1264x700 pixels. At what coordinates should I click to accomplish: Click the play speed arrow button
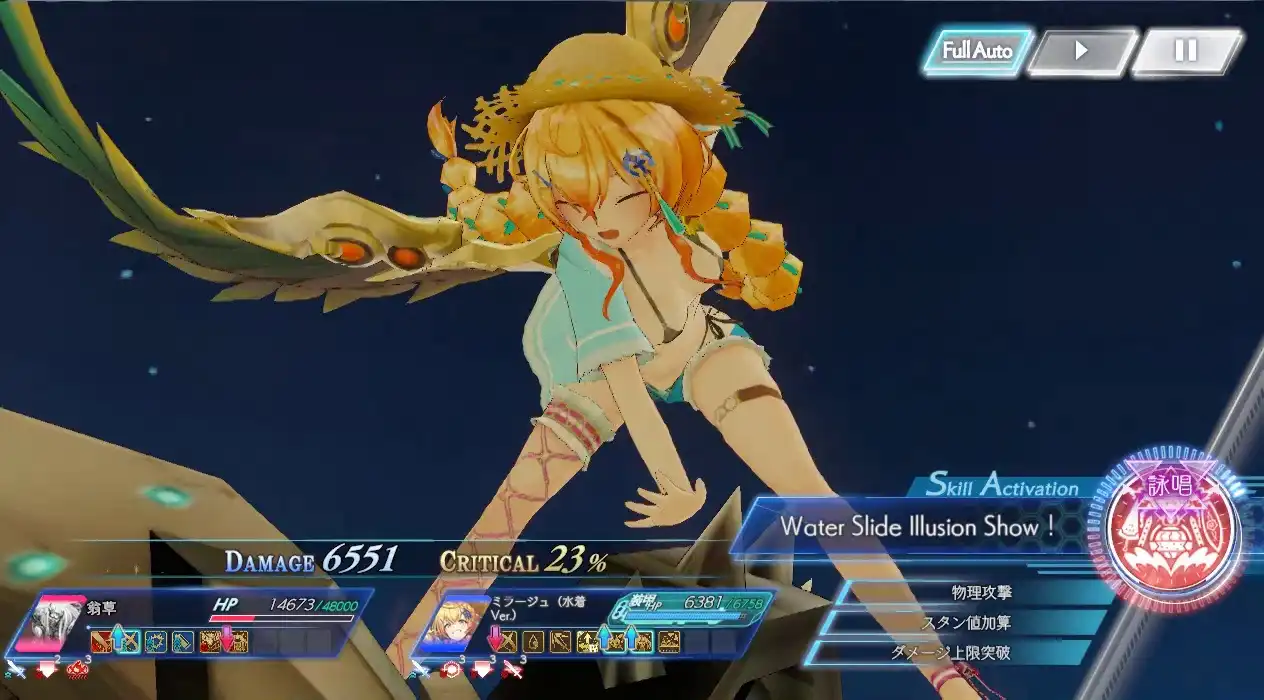pos(1081,51)
